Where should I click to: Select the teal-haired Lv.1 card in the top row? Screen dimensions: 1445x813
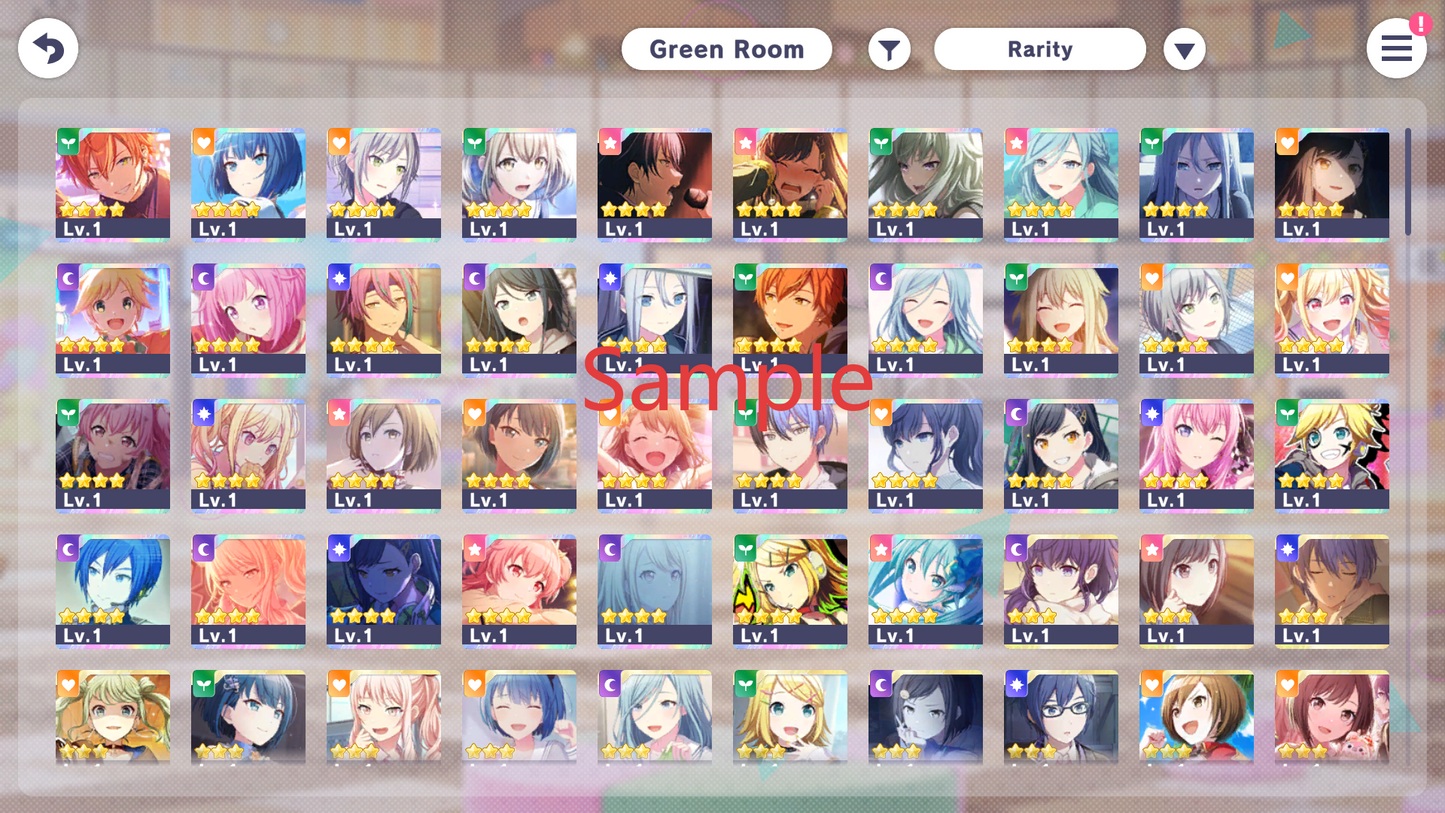pyautogui.click(x=1061, y=185)
